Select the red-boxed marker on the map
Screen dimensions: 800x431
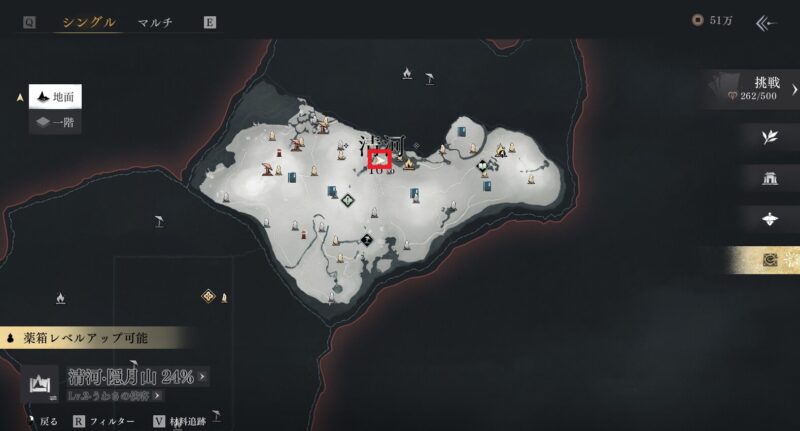(x=380, y=159)
